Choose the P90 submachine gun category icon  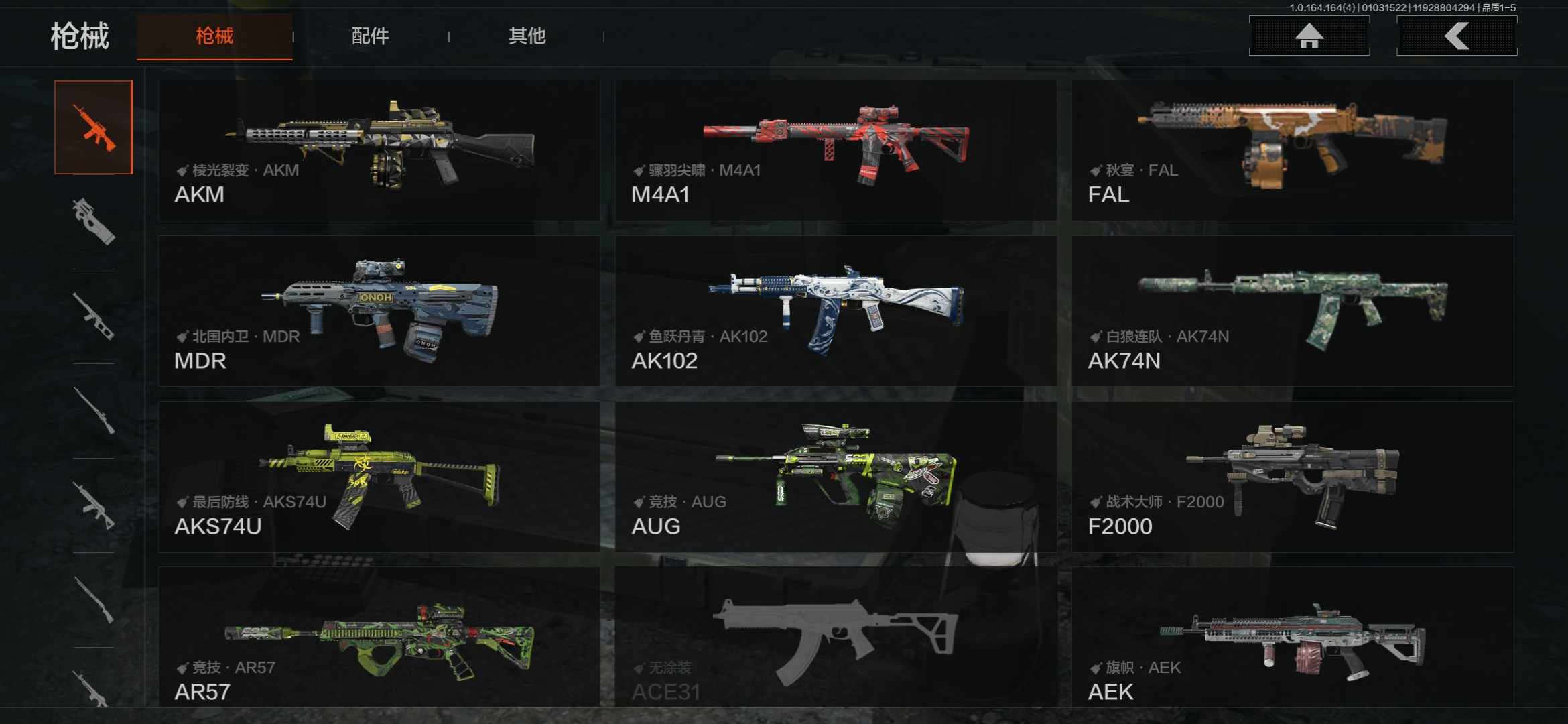coord(94,221)
